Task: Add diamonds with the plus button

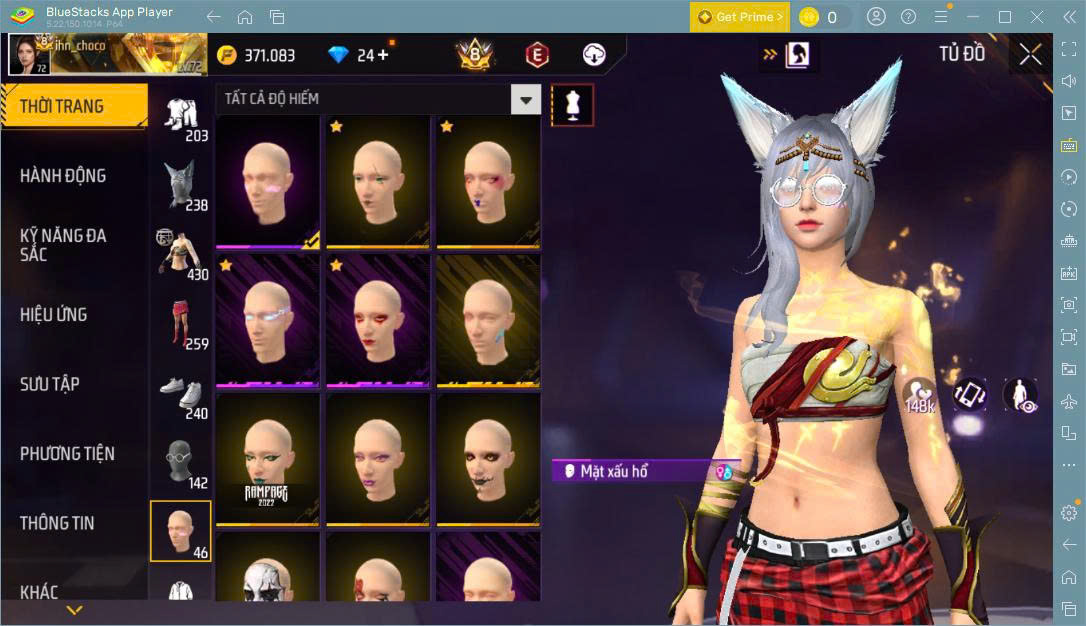Action: click(383, 55)
